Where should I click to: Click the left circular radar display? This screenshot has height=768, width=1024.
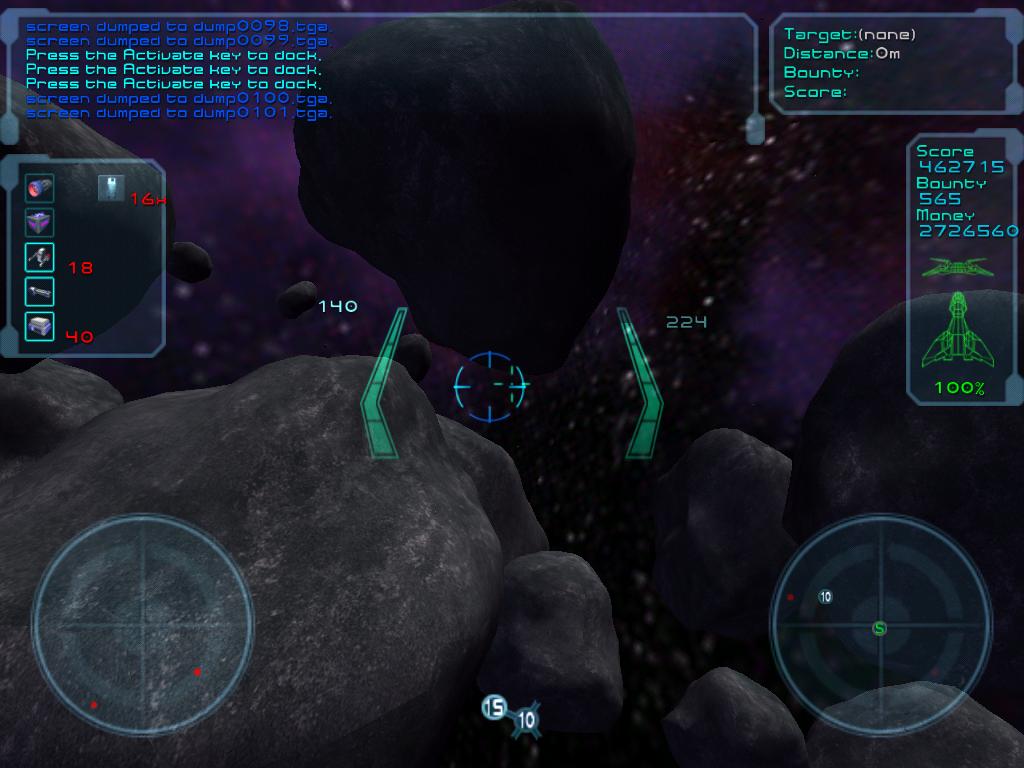pos(142,627)
